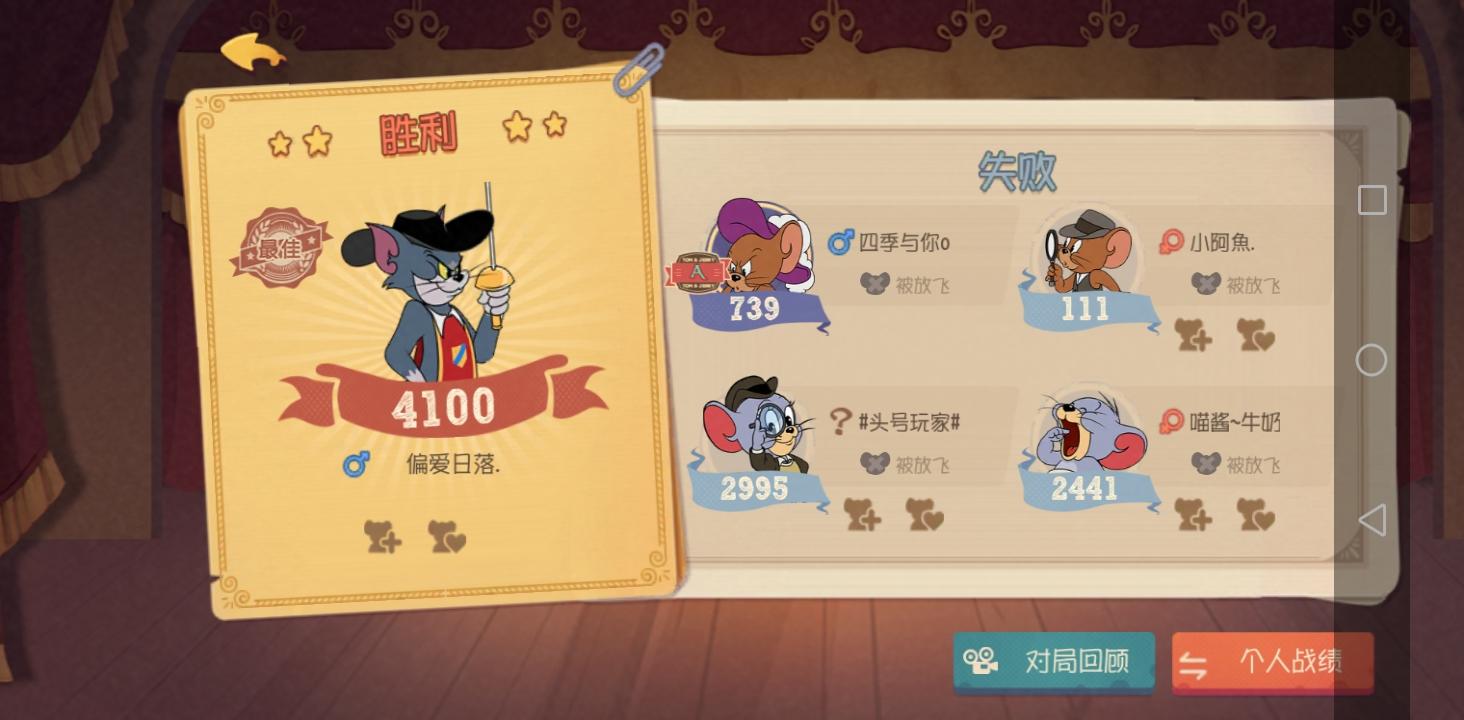Viewport: 1464px width, 720px height.
Task: Add #头号玩家# as a friend
Action: click(862, 517)
